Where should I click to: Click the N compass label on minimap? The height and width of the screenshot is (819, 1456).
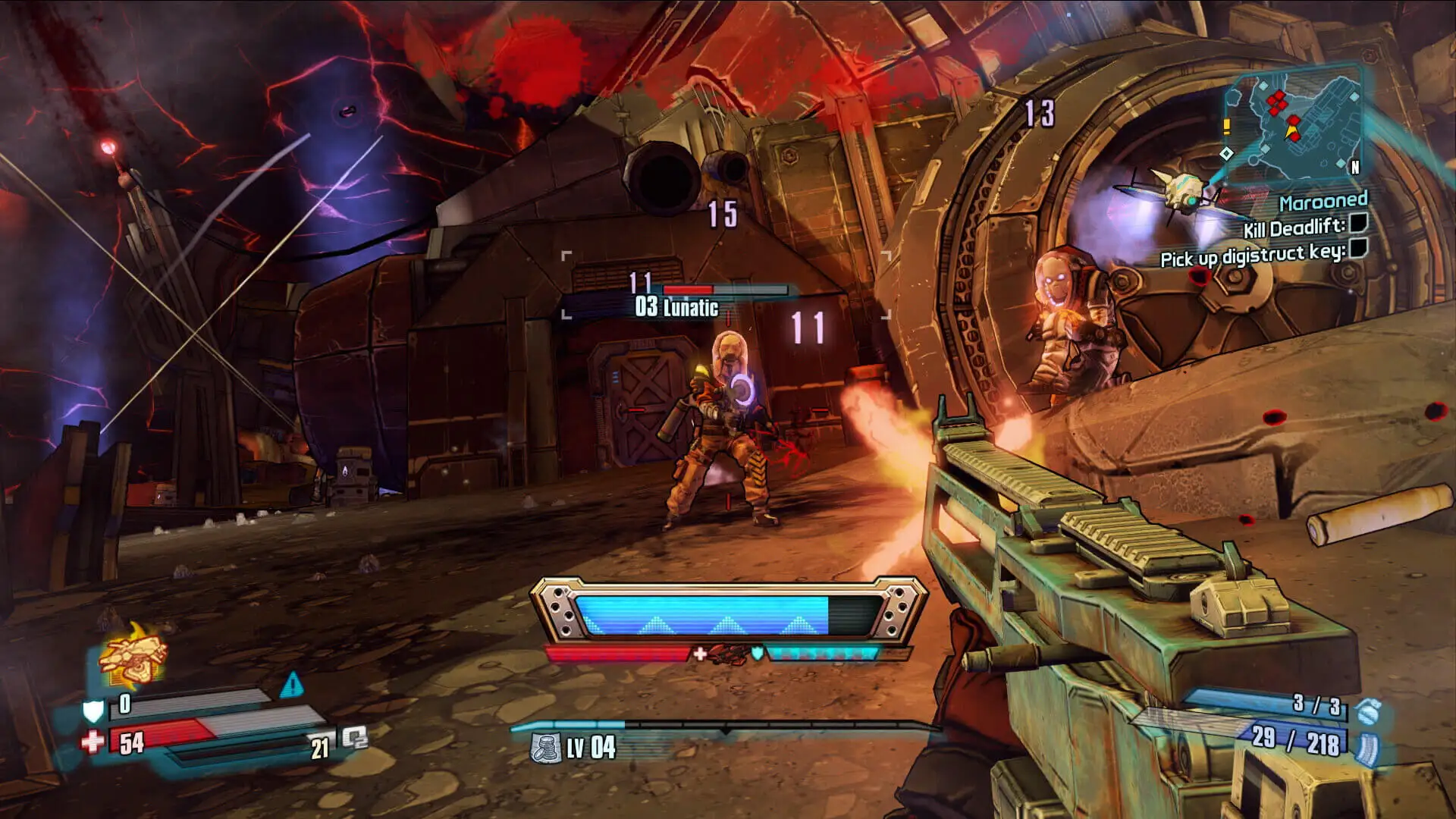1355,166
